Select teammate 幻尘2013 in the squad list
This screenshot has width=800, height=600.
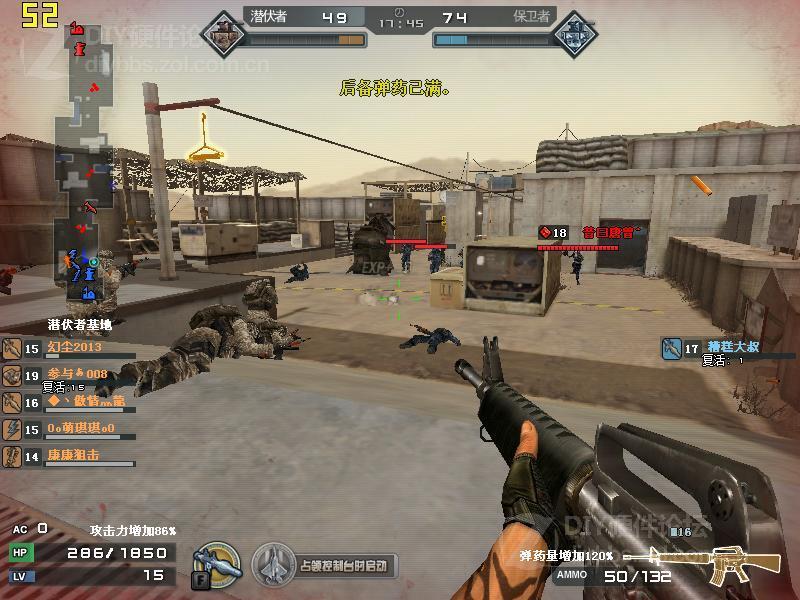(74, 348)
